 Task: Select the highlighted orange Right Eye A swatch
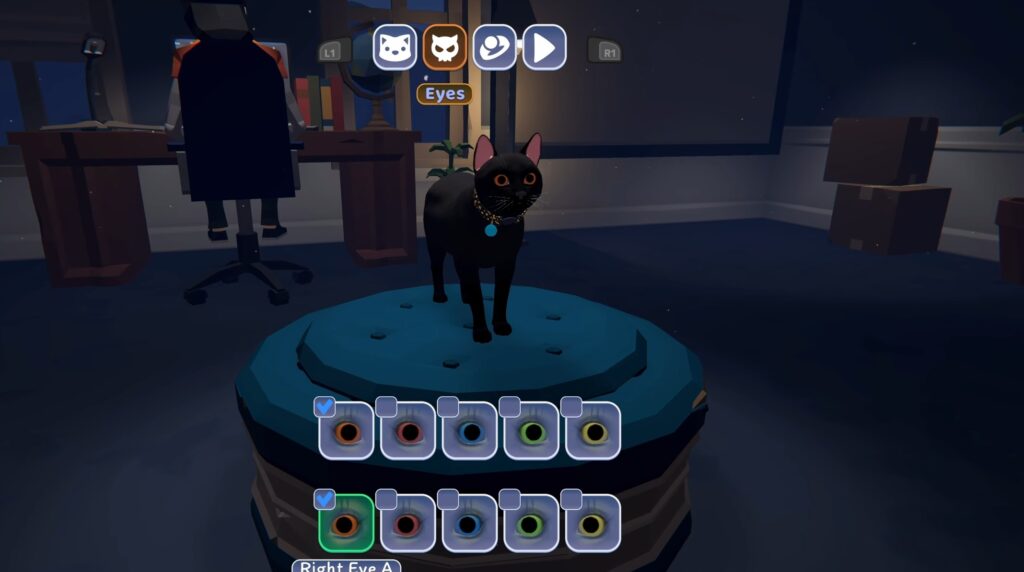(x=347, y=523)
